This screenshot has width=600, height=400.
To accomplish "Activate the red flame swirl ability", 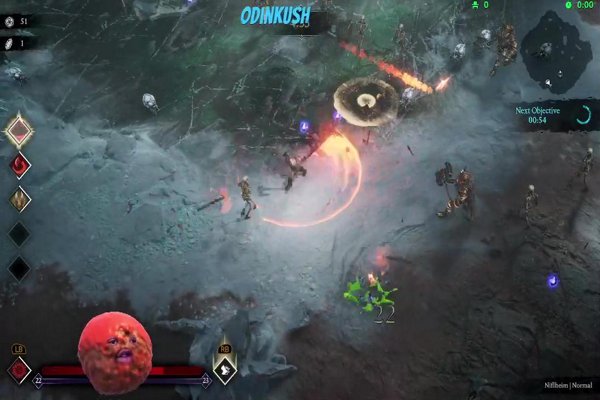I will coord(19,165).
